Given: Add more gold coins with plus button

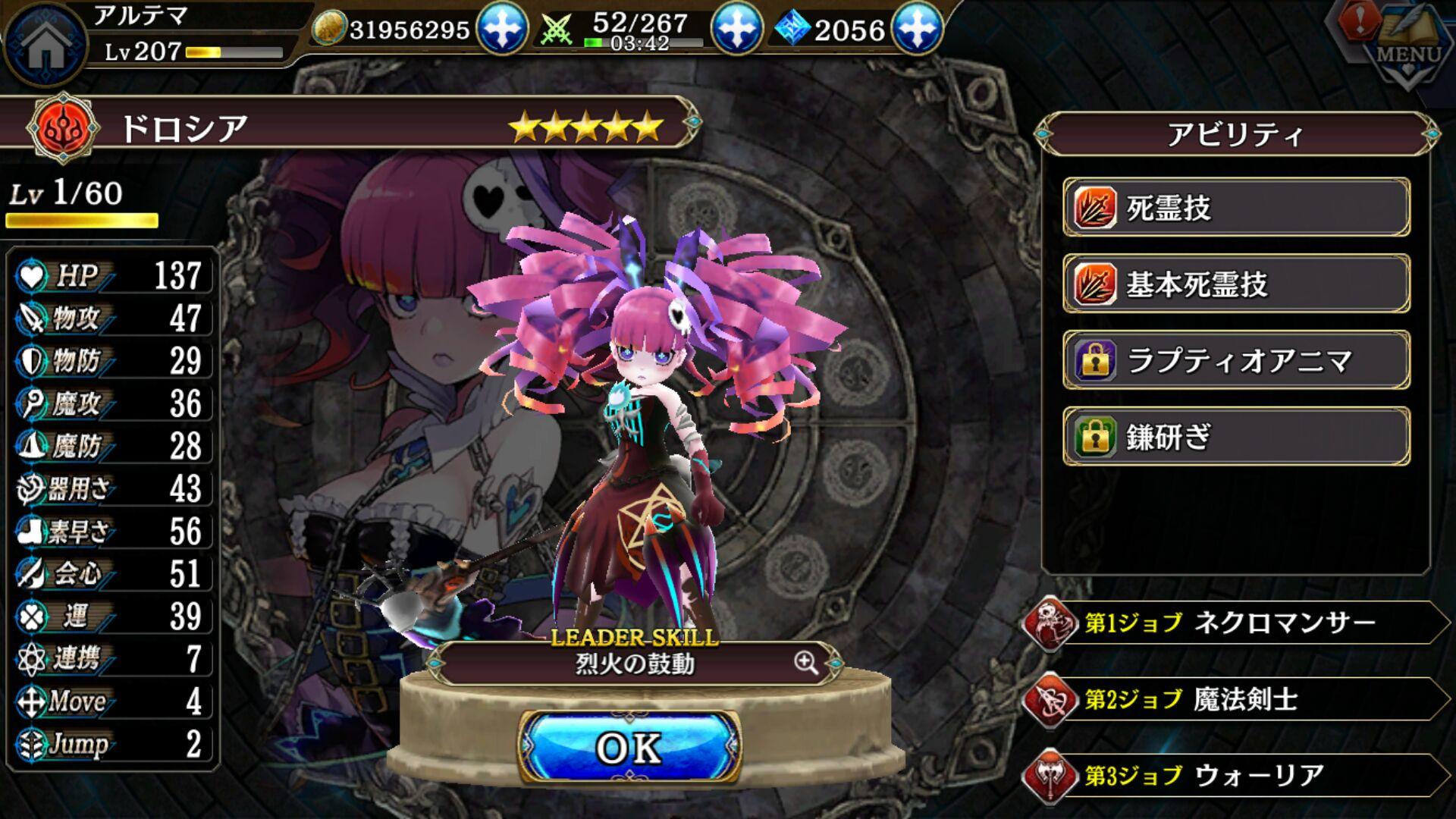Looking at the screenshot, I should pos(501,29).
